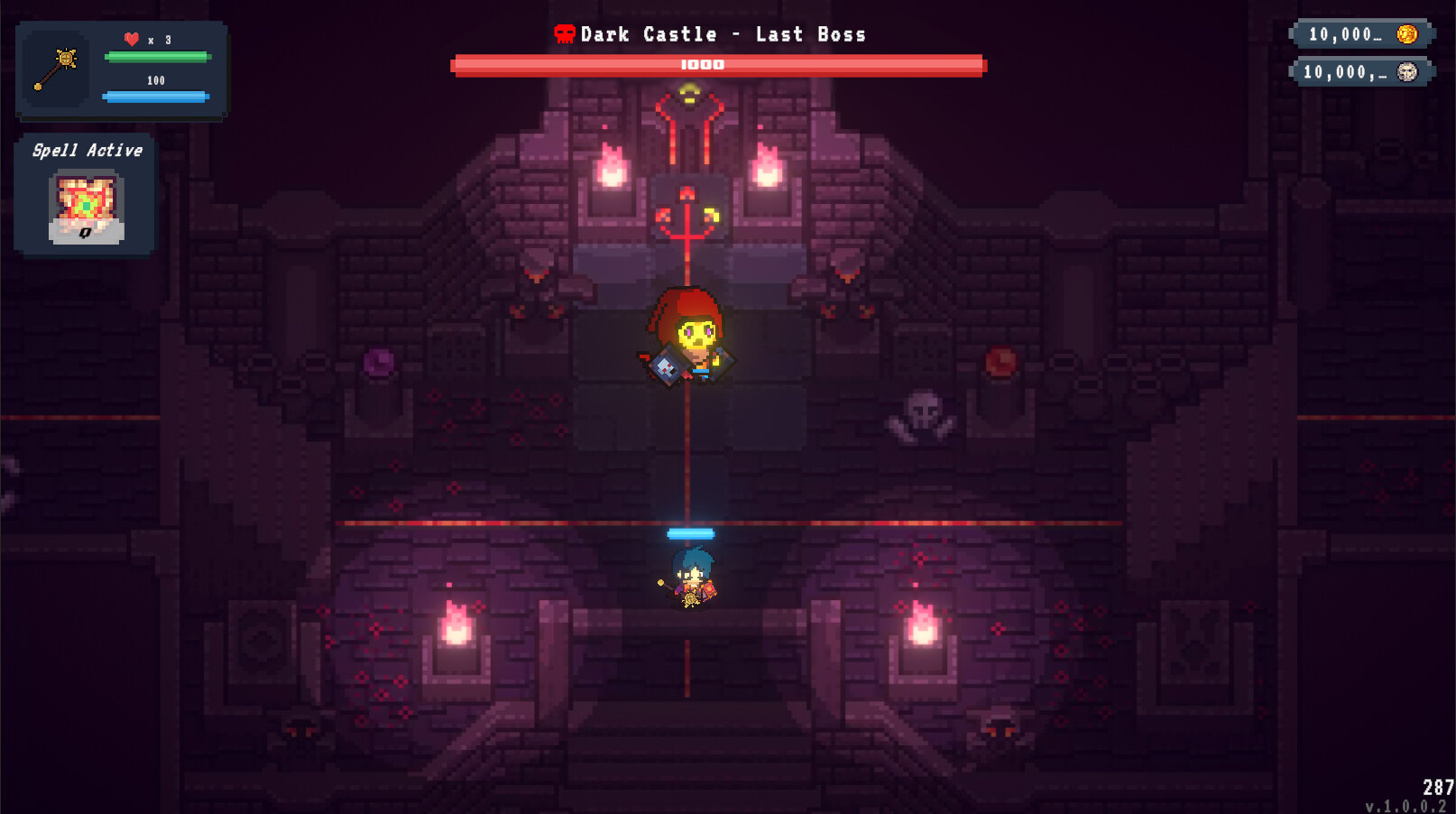Select the golden scepter weapon icon
The width and height of the screenshot is (1456, 814).
click(x=56, y=68)
